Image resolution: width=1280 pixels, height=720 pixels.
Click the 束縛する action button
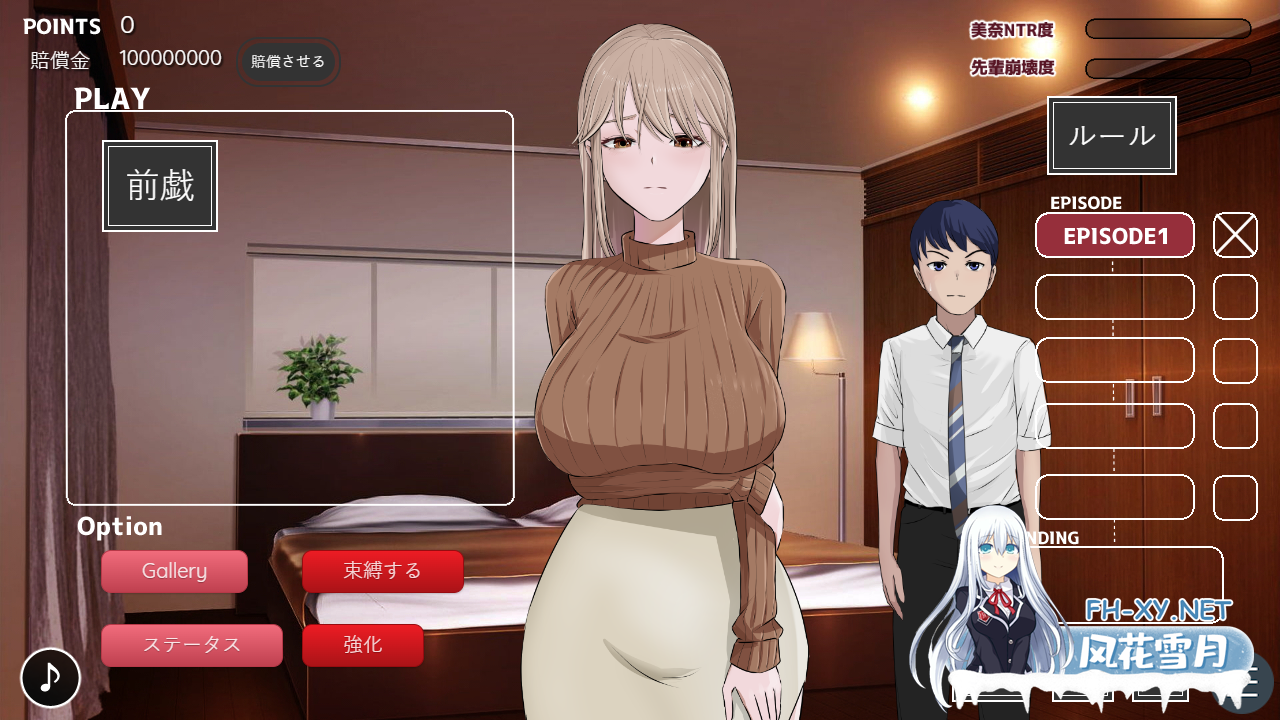tap(383, 571)
